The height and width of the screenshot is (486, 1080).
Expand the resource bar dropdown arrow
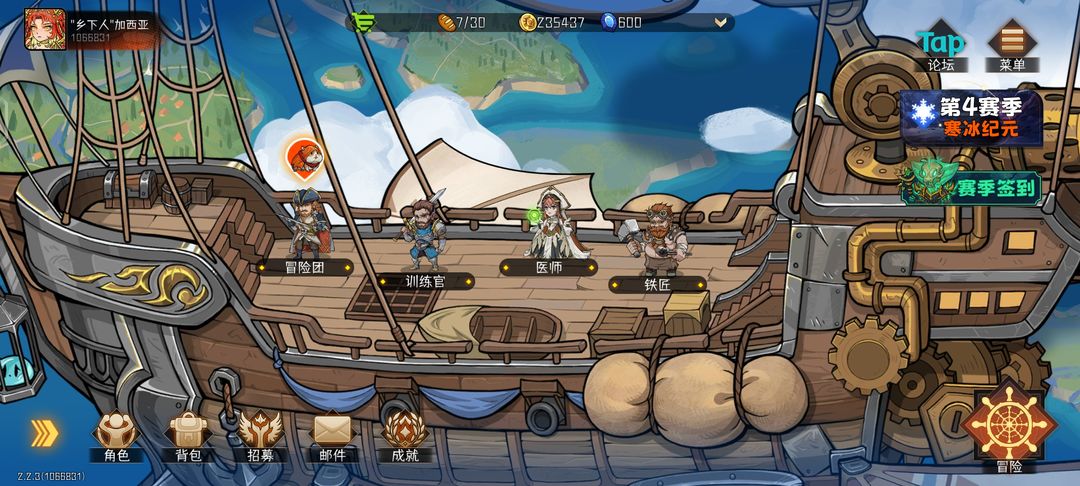coord(719,22)
